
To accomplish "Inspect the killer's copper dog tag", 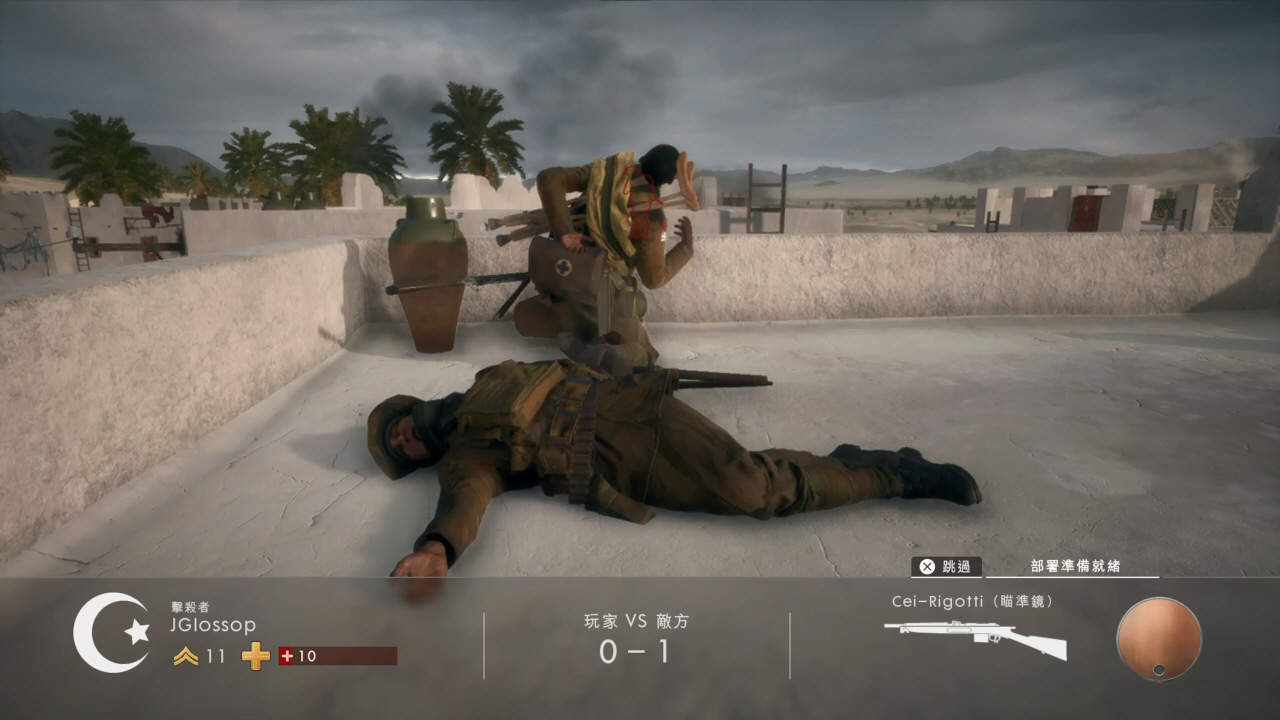I will pos(1158,639).
